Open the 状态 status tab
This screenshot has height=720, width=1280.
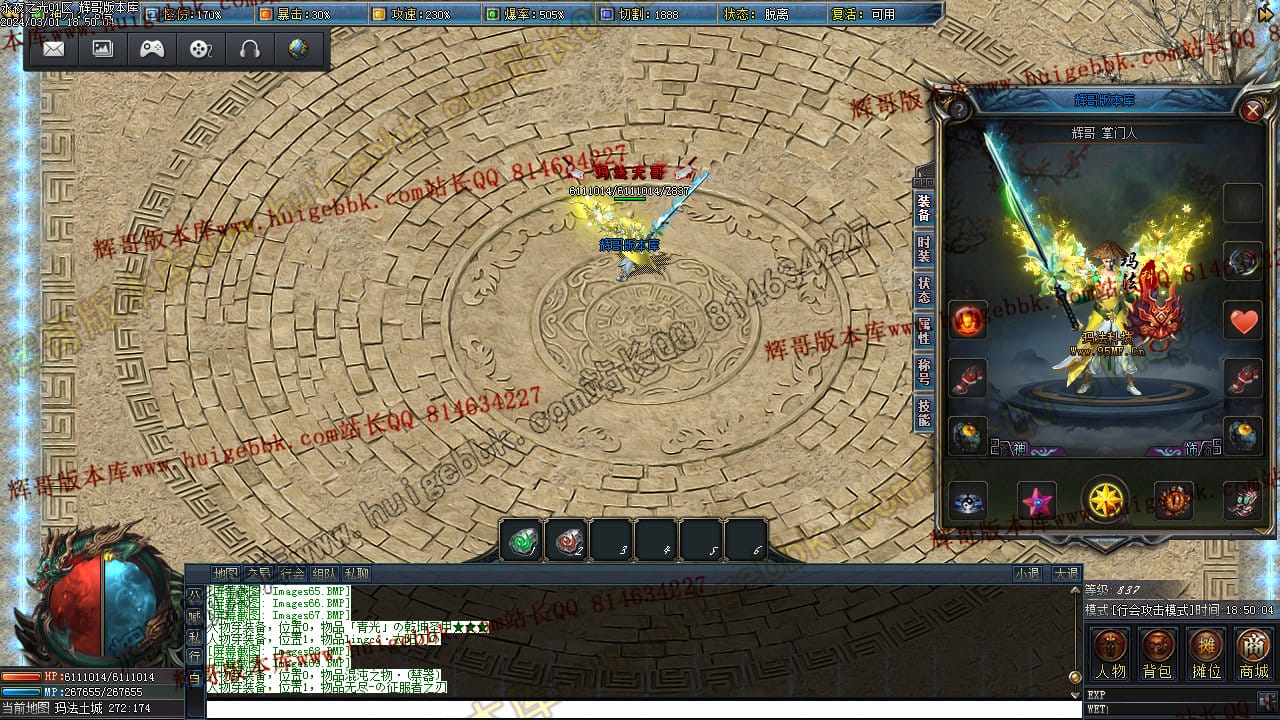click(924, 291)
